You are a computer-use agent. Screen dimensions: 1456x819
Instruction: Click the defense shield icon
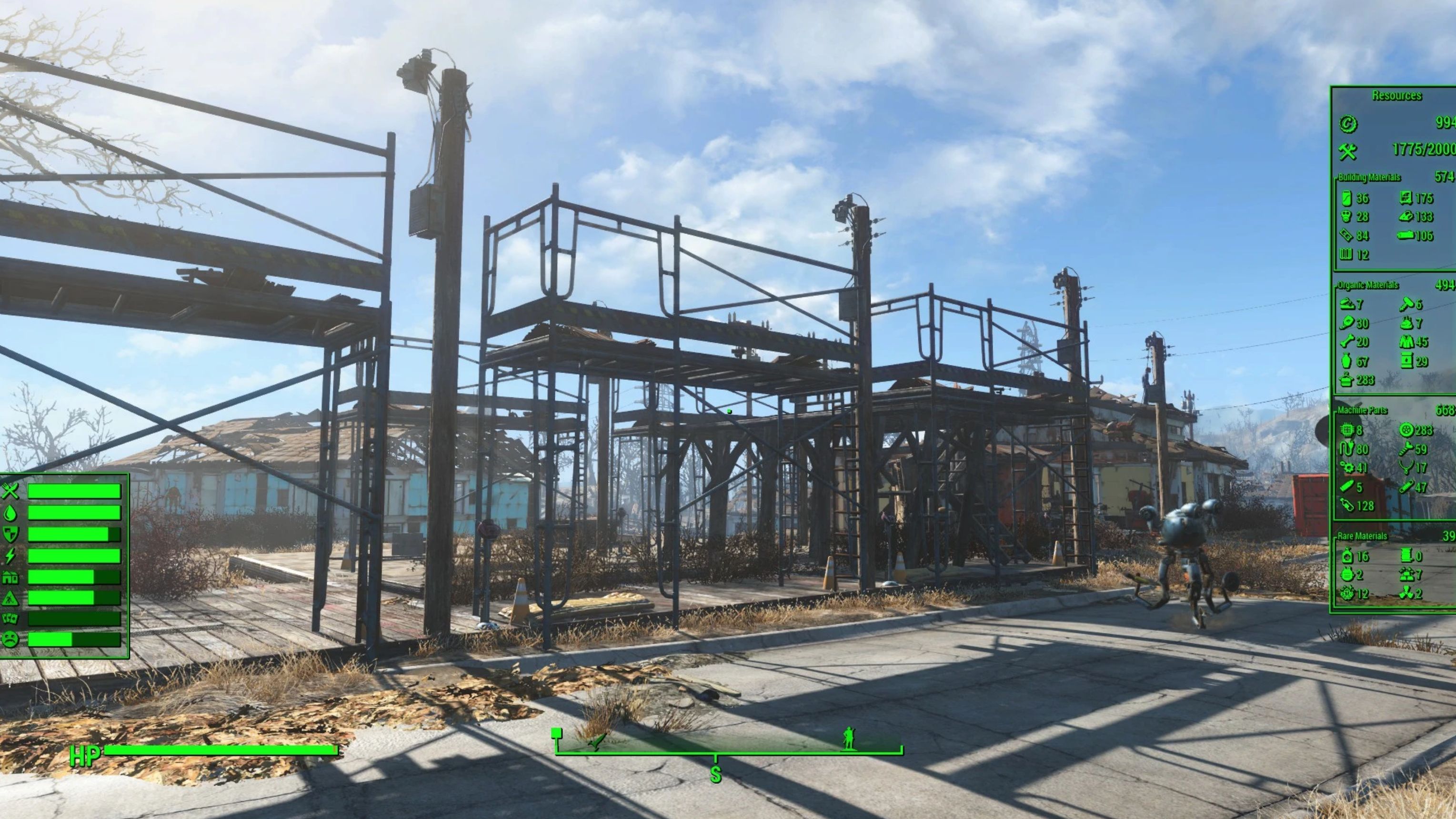tap(10, 534)
